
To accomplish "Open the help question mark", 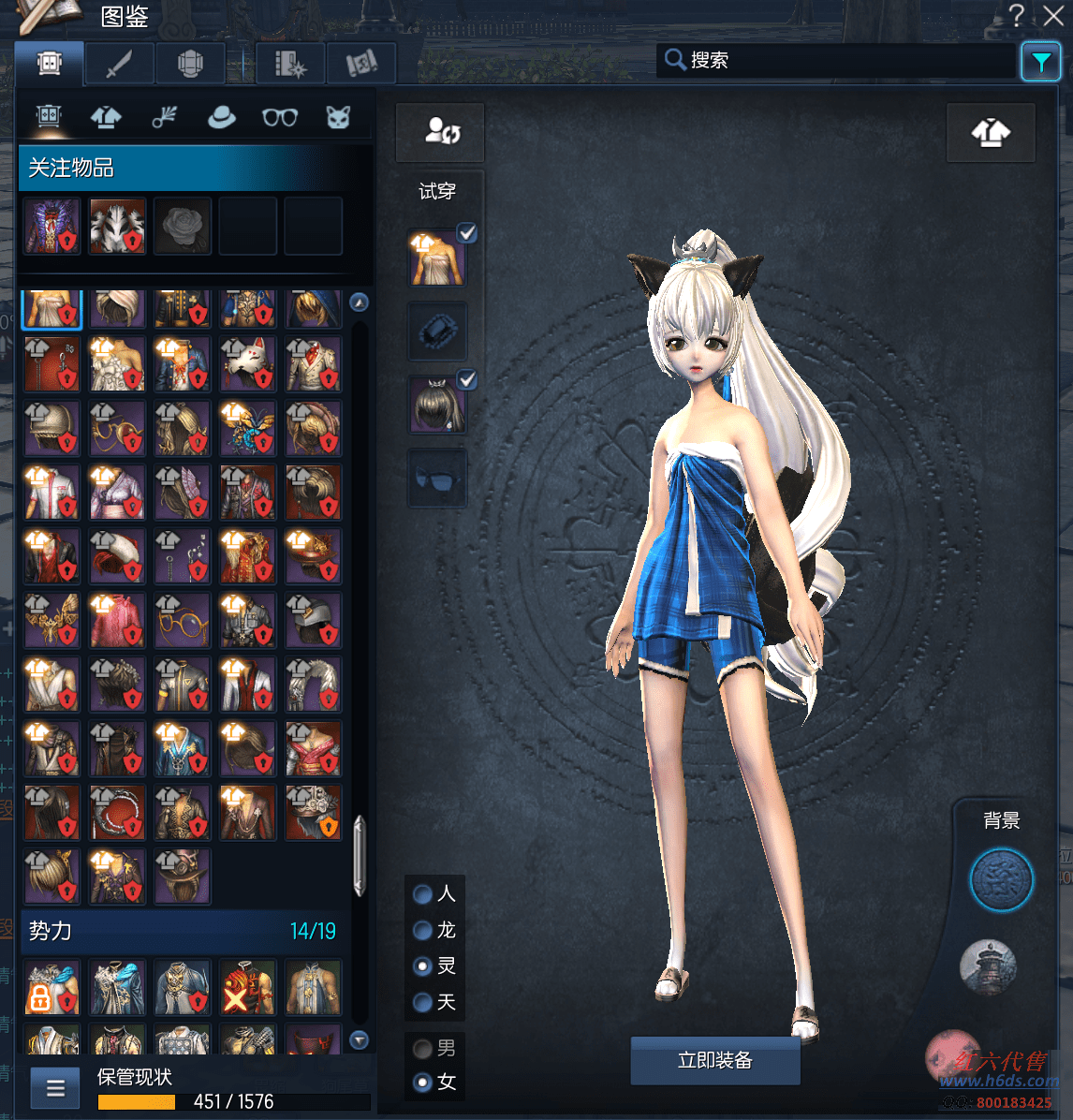I will (1017, 16).
